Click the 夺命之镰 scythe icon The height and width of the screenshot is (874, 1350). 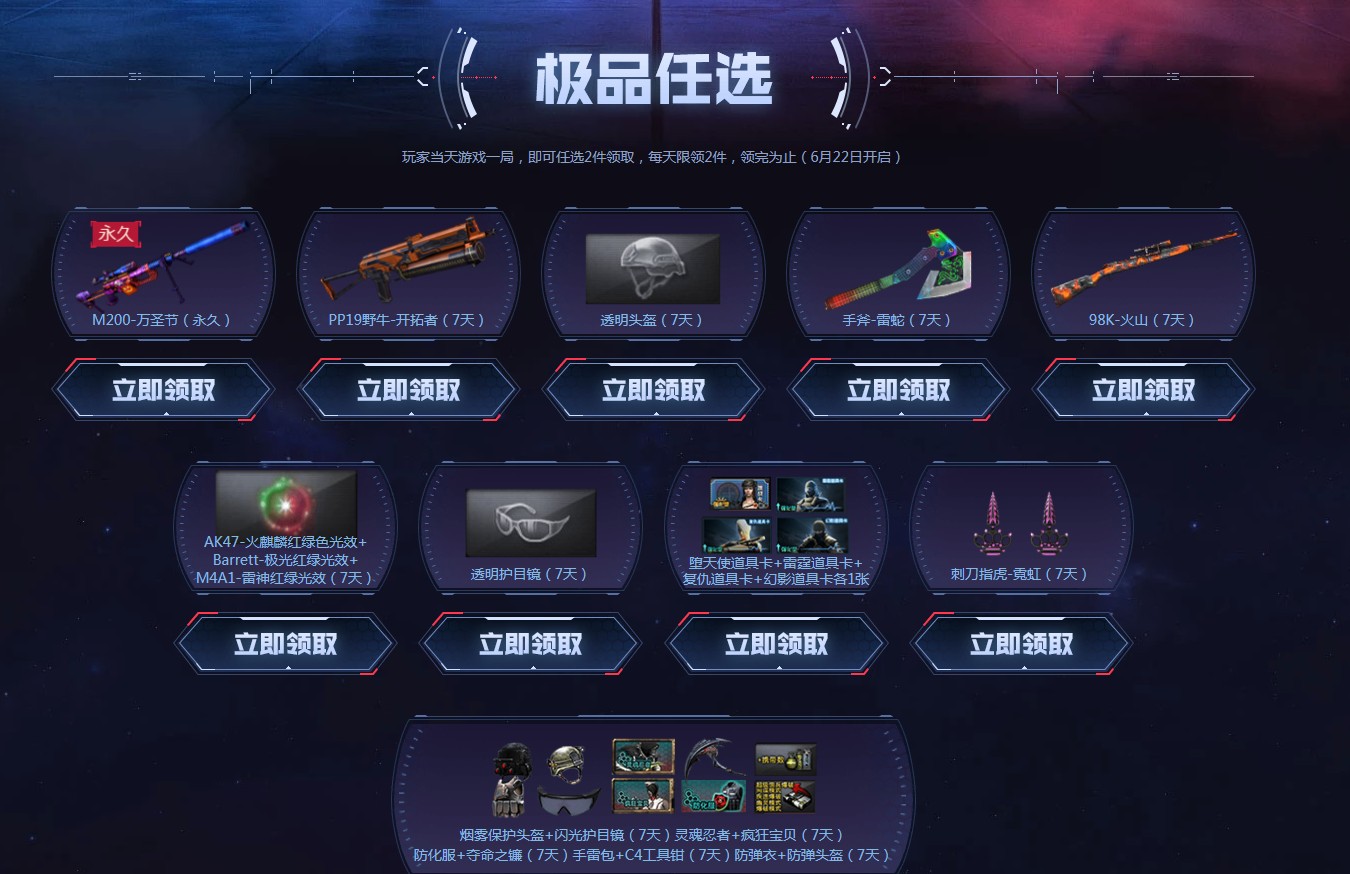(x=707, y=759)
